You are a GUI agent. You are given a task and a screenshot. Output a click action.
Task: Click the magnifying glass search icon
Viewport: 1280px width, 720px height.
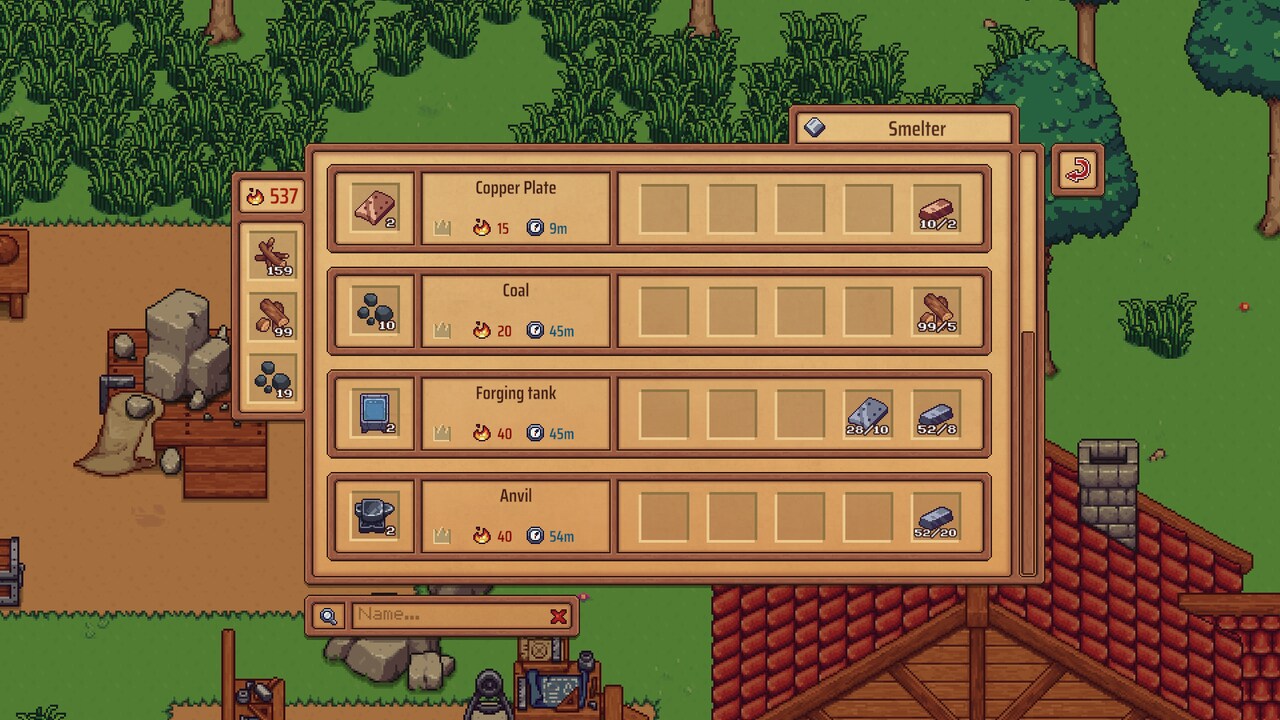[x=328, y=616]
